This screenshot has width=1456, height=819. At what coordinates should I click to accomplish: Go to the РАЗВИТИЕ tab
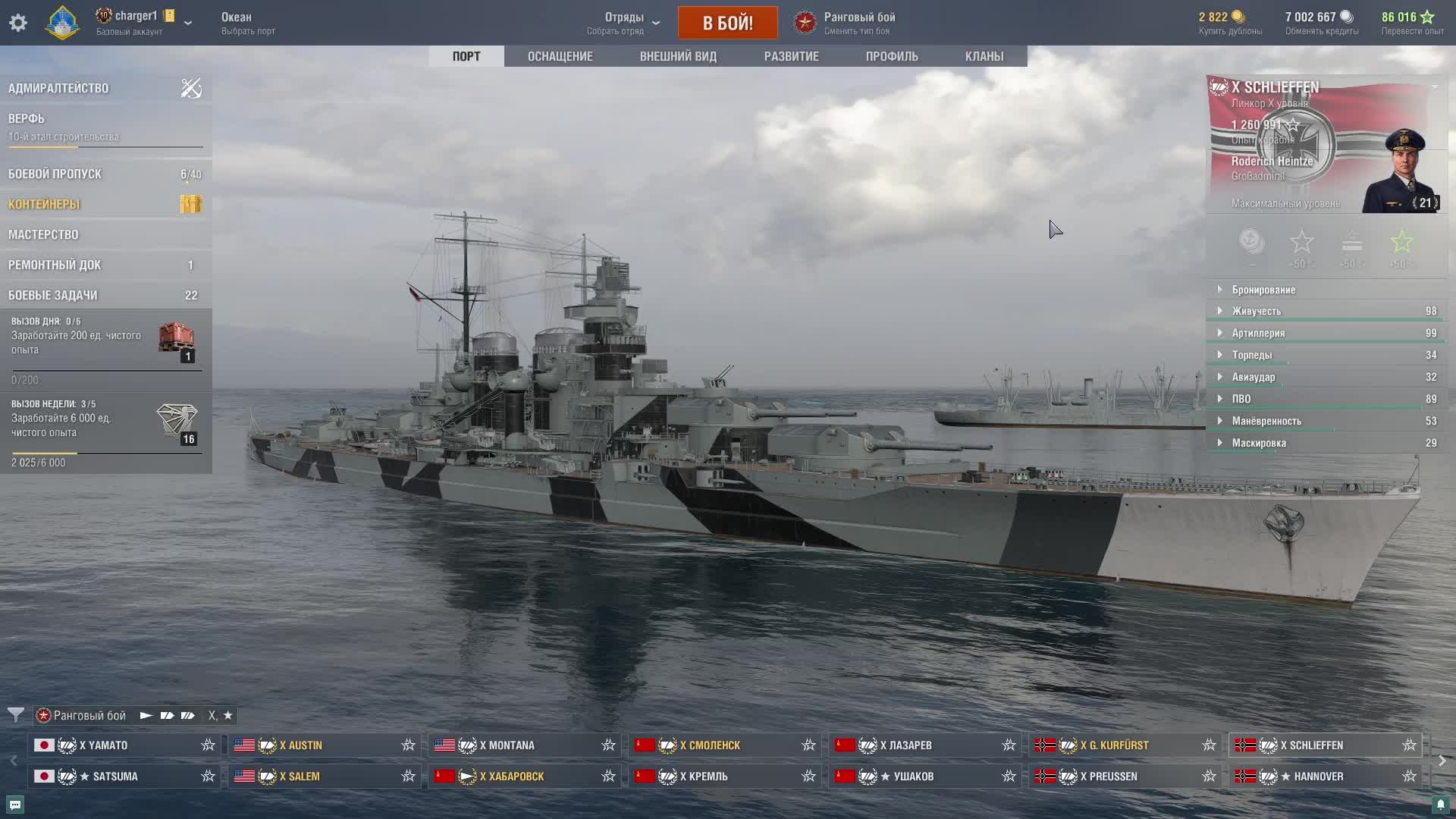(791, 56)
